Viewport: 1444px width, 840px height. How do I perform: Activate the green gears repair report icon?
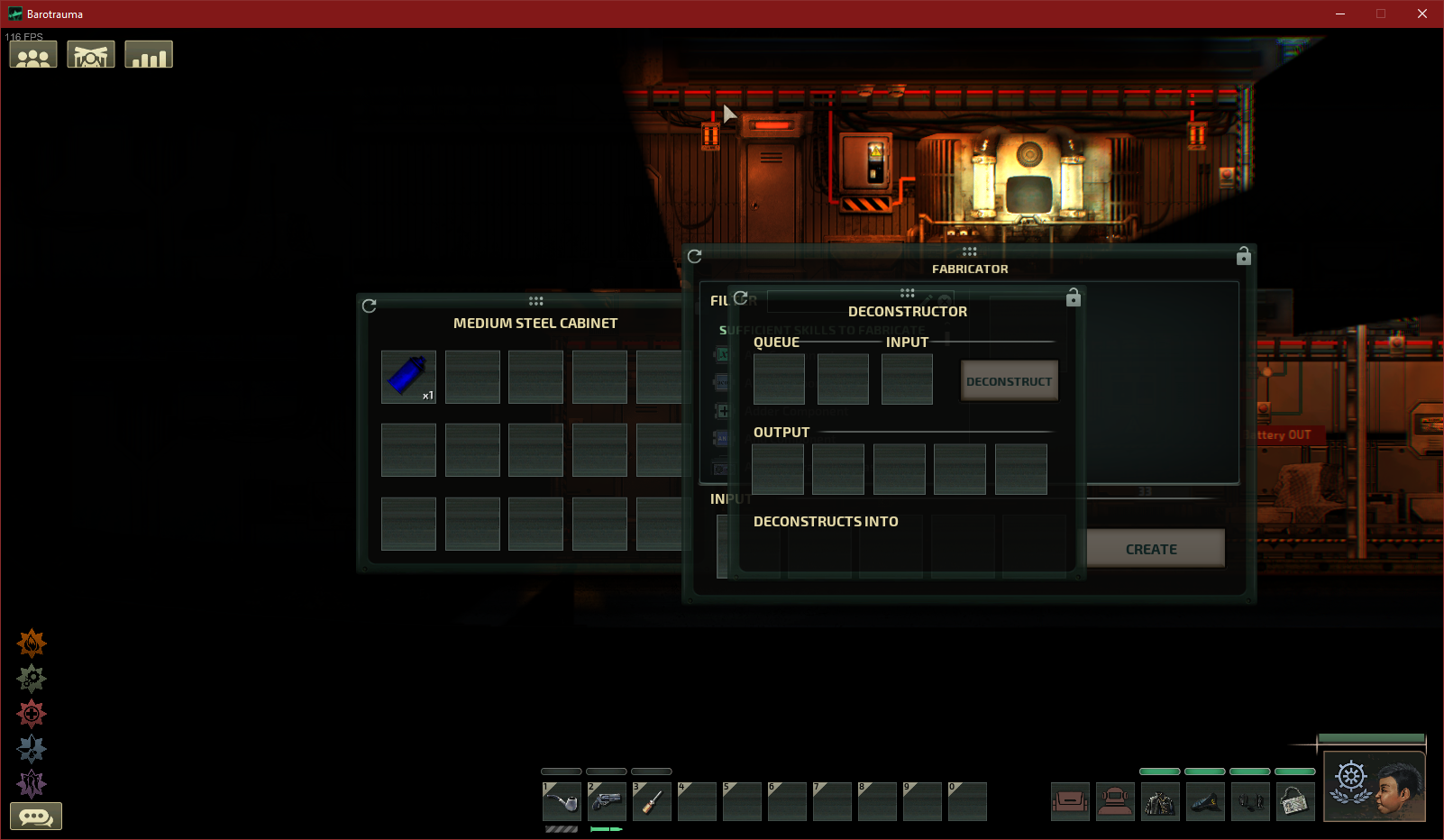[x=32, y=678]
